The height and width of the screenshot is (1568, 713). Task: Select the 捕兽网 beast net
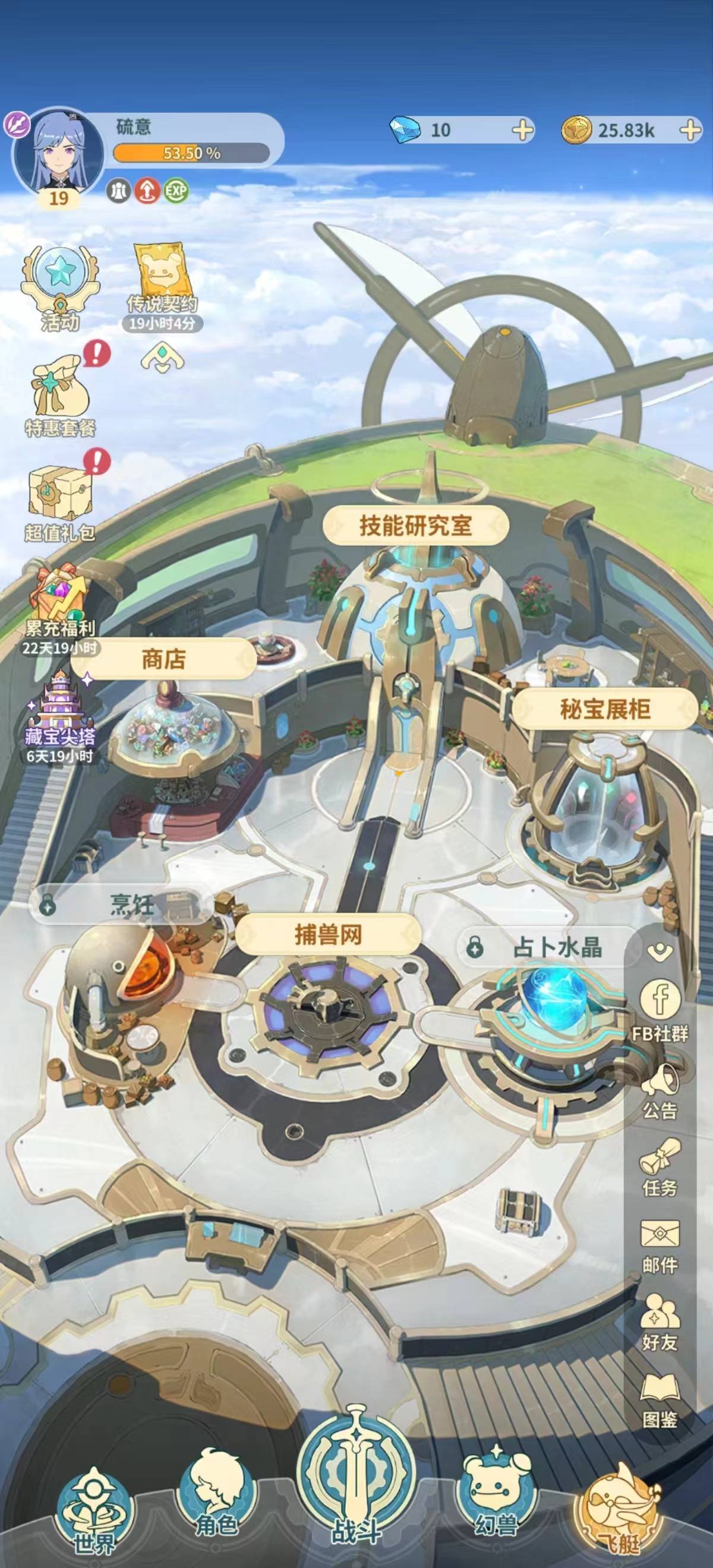click(328, 934)
